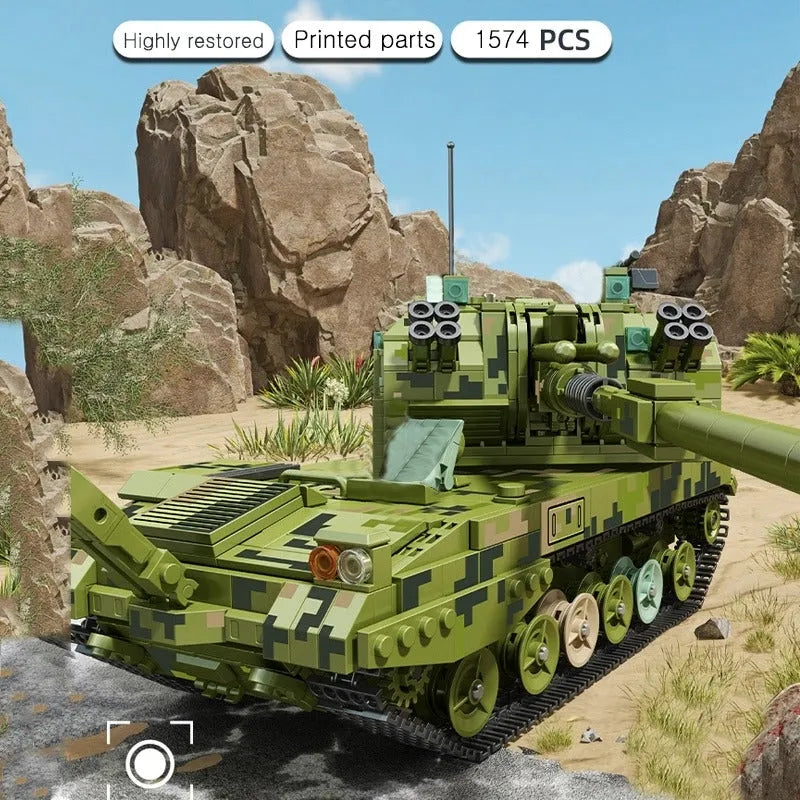Image resolution: width=800 pixels, height=800 pixels.
Task: Click the camera capture icon
Action: (149, 764)
